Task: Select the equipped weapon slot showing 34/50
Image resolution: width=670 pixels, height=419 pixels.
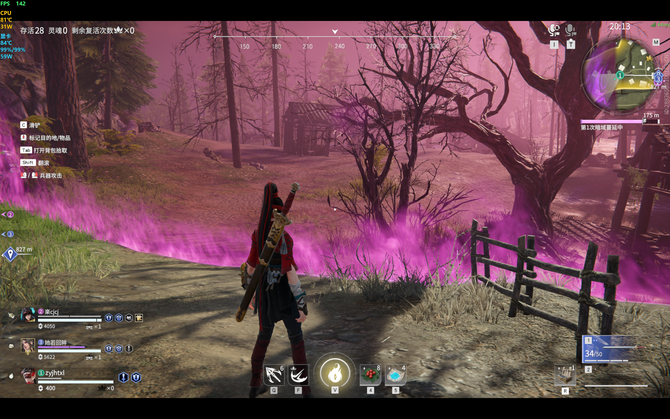Action: [x=609, y=349]
